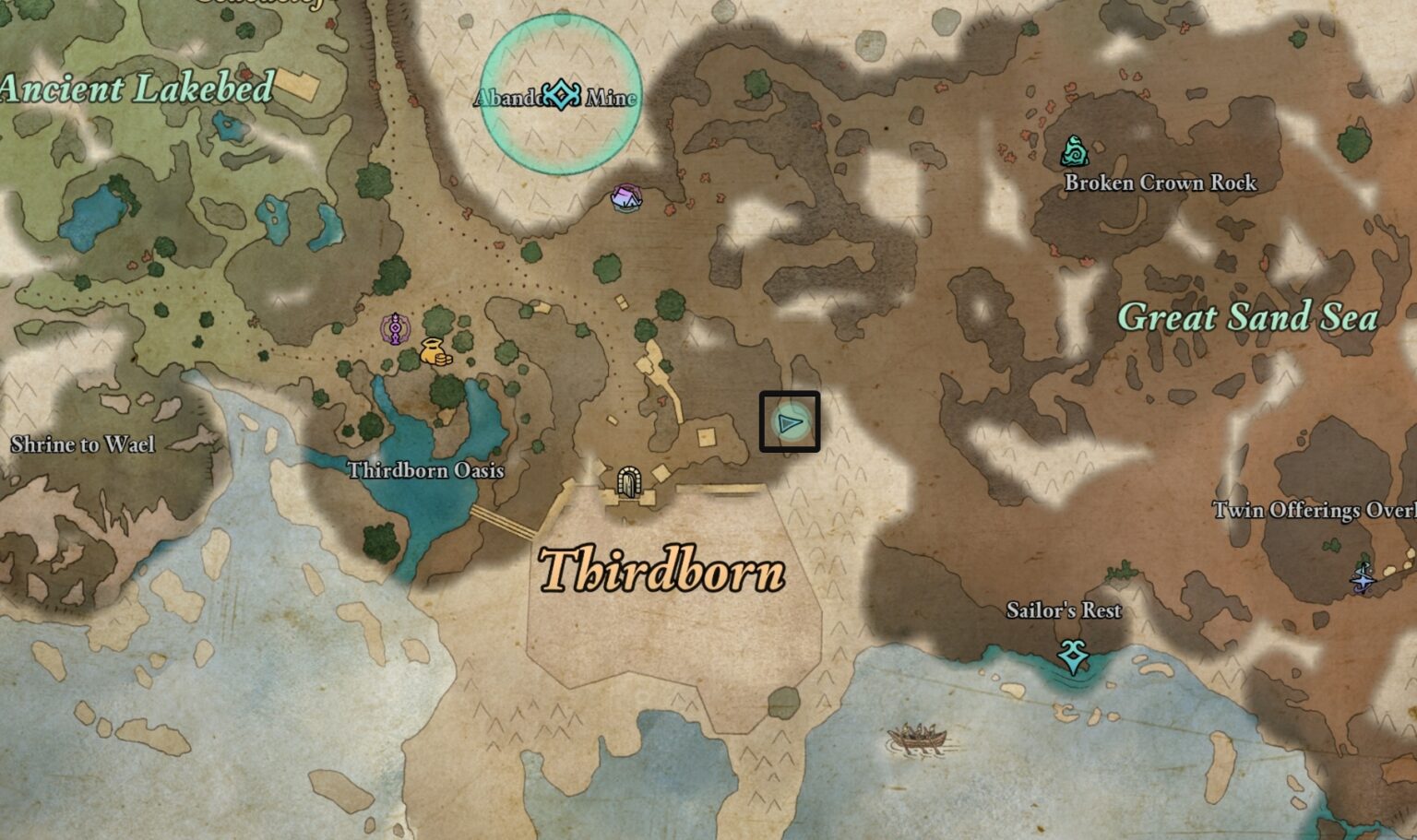Open the purple totem quest marker near Thirdborn Oasis

395,328
